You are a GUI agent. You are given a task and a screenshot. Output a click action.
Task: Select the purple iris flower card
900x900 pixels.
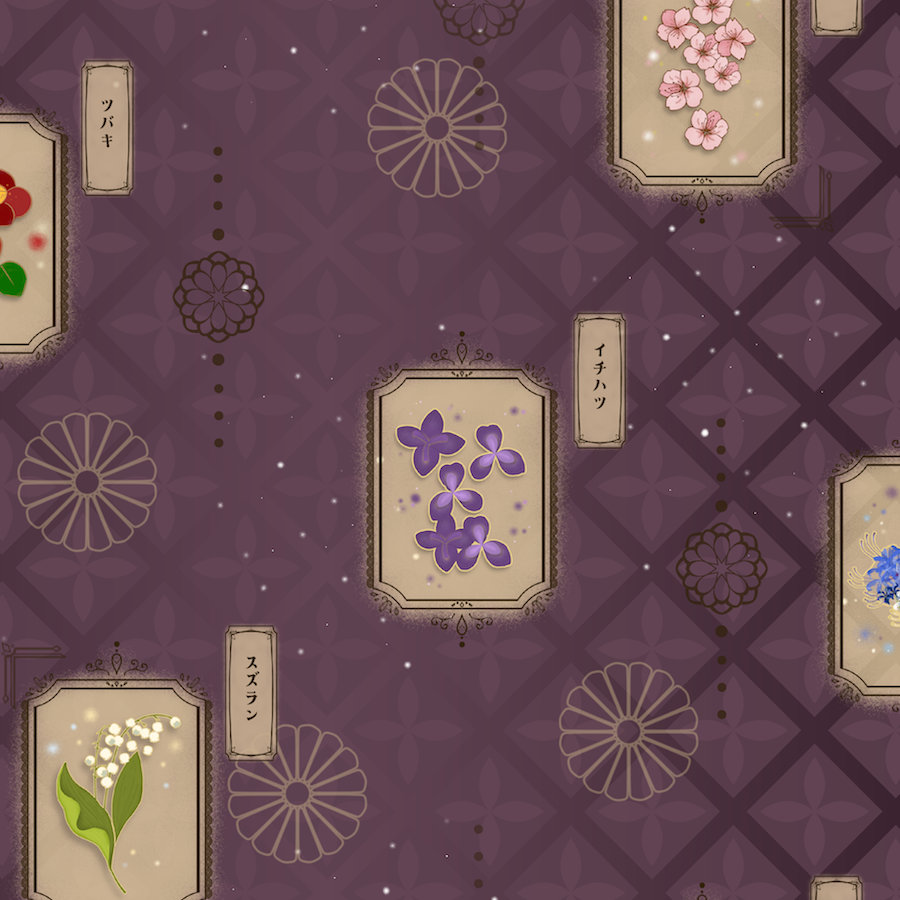pyautogui.click(x=462, y=488)
